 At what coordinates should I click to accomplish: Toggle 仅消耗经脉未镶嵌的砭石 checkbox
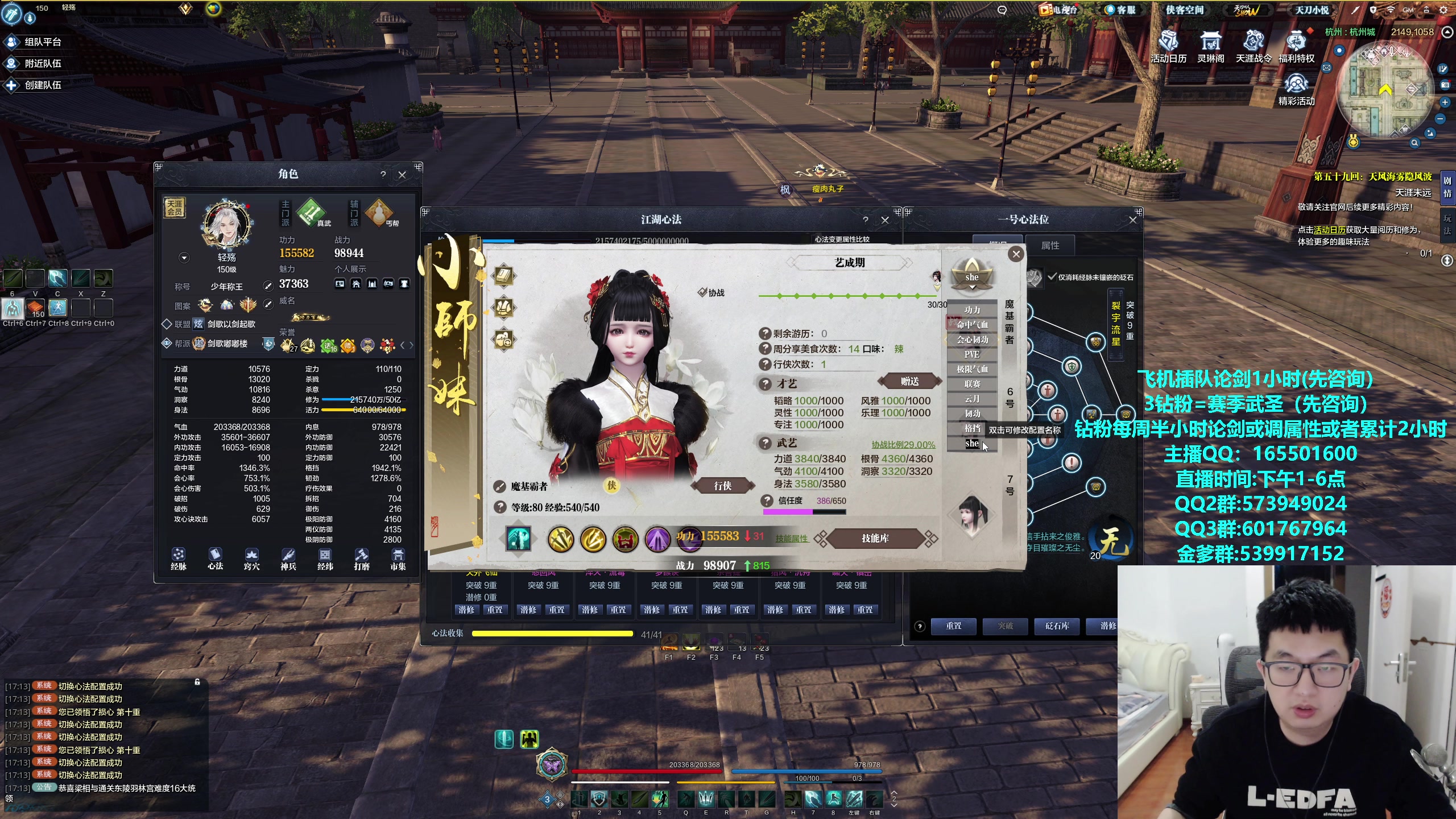[x=1052, y=277]
